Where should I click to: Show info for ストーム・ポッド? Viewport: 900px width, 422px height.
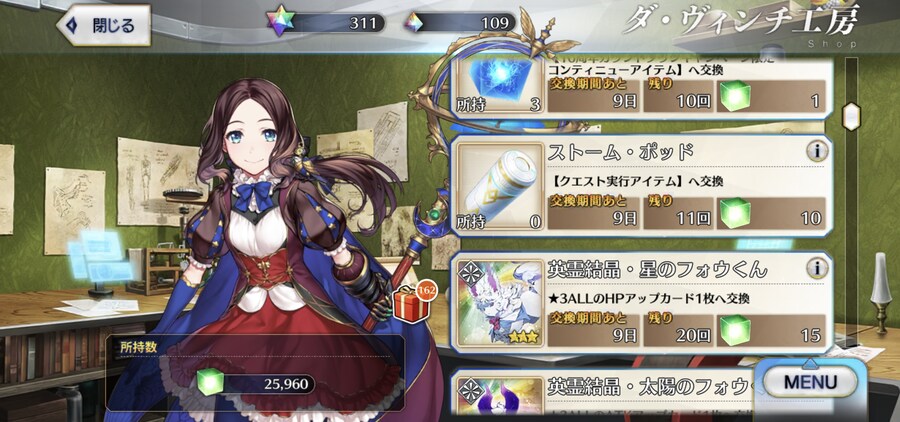point(817,153)
